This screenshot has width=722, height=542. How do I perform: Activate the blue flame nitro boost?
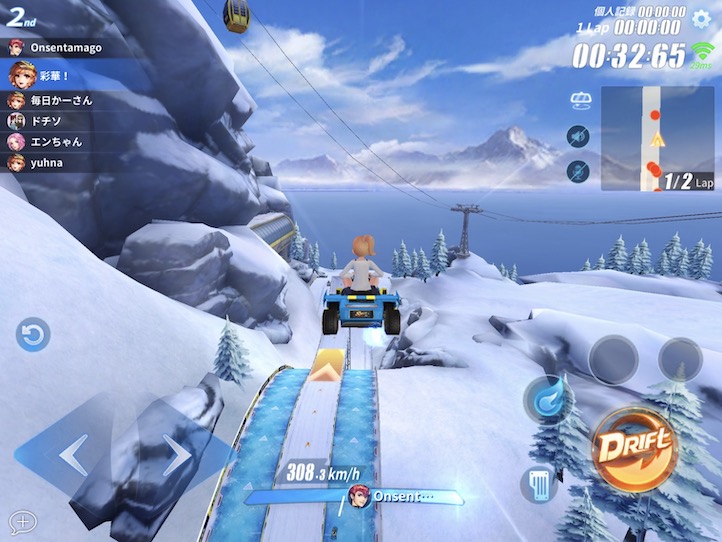547,398
